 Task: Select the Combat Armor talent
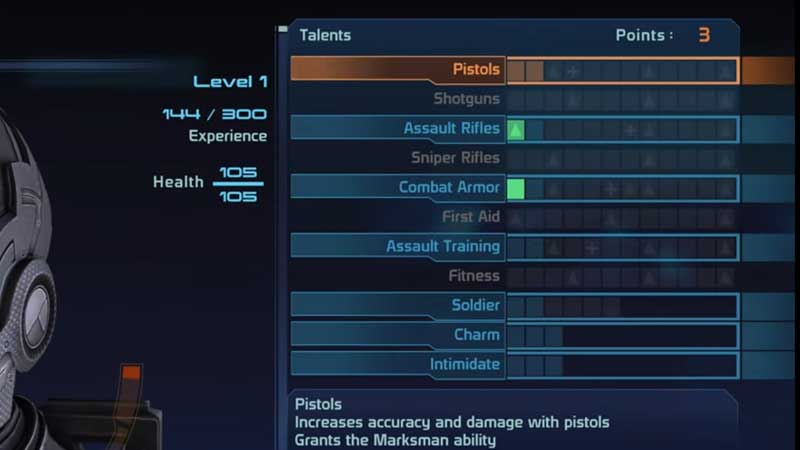[x=449, y=187]
